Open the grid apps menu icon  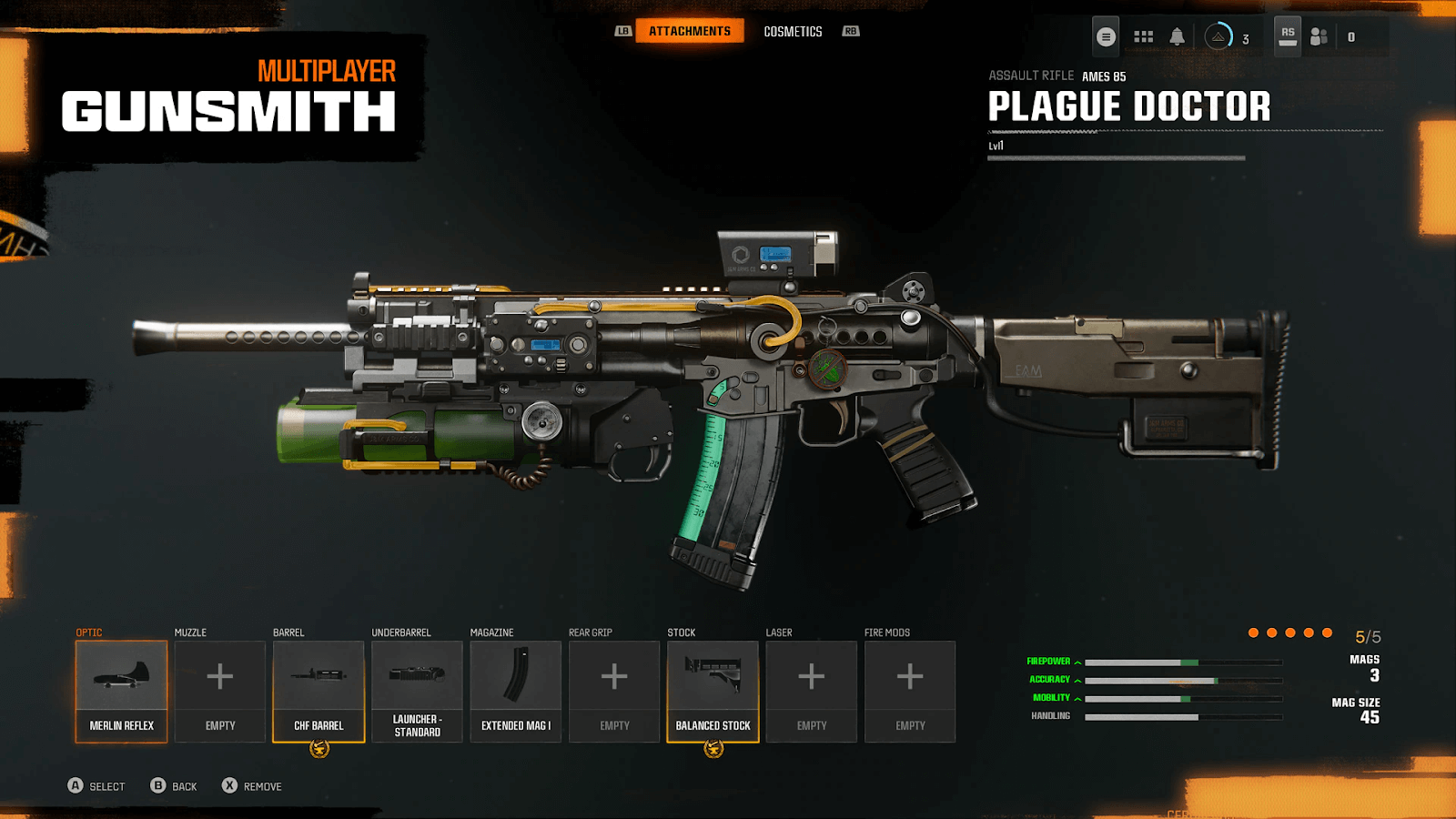click(x=1144, y=37)
